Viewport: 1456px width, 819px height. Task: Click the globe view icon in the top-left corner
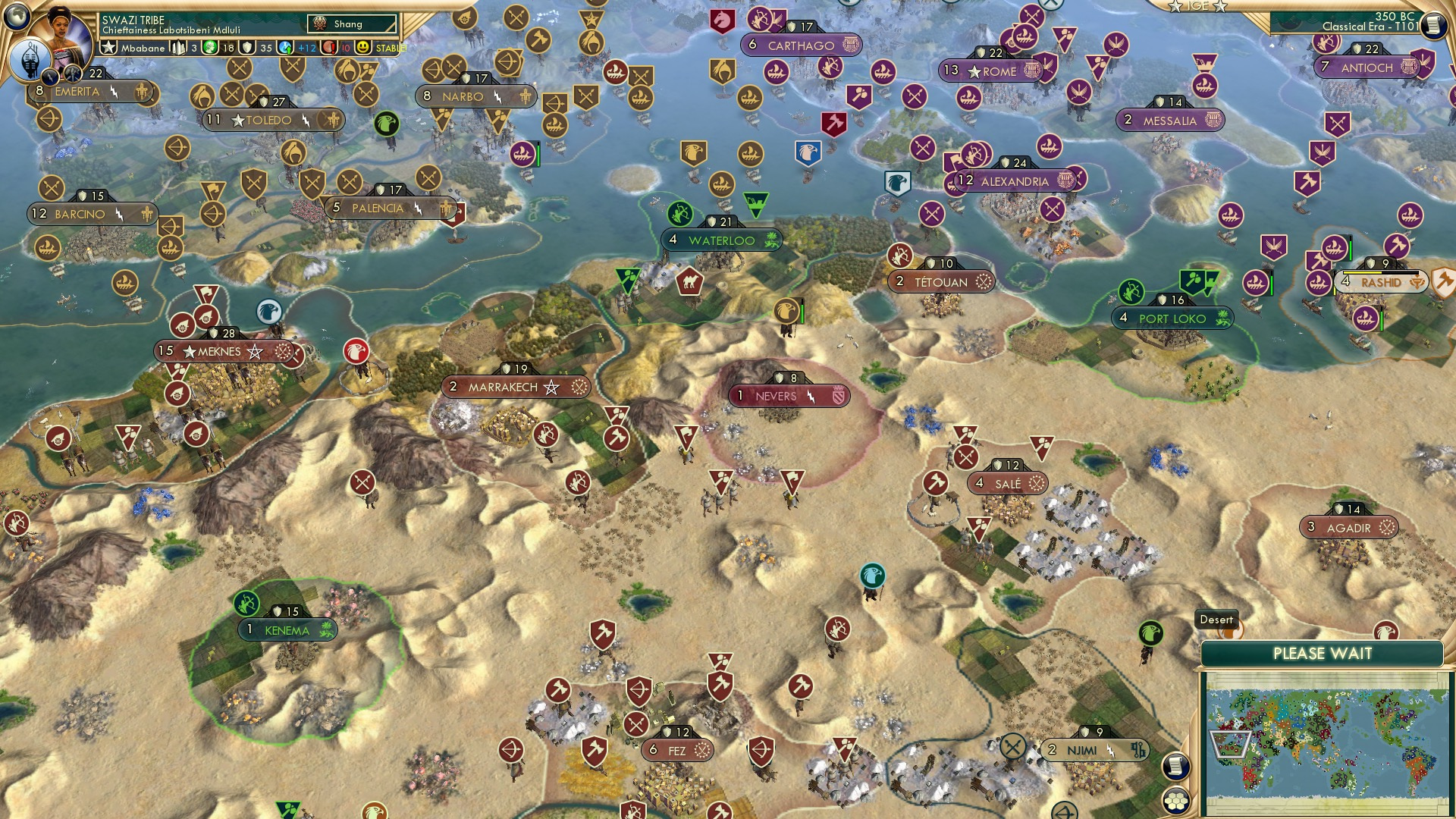tap(17, 14)
